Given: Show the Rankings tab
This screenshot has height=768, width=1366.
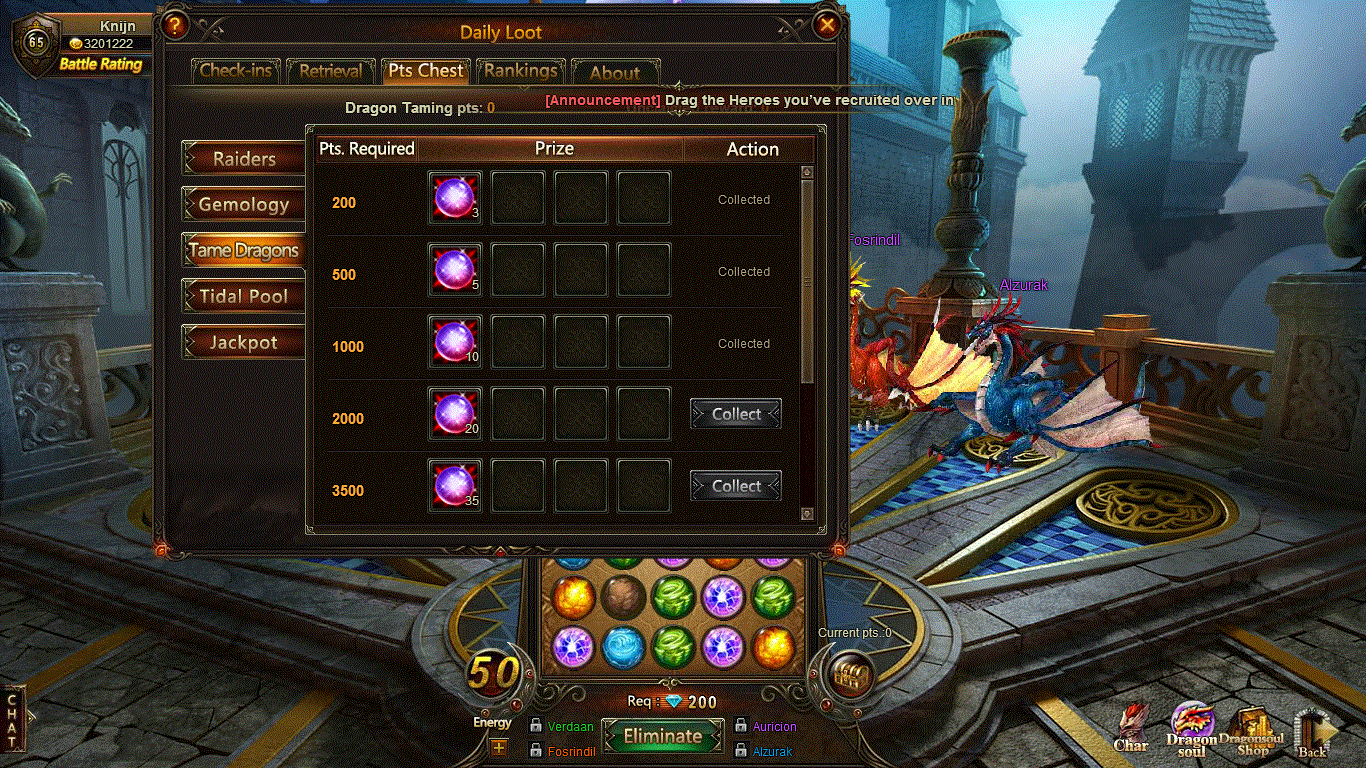Looking at the screenshot, I should tap(521, 71).
